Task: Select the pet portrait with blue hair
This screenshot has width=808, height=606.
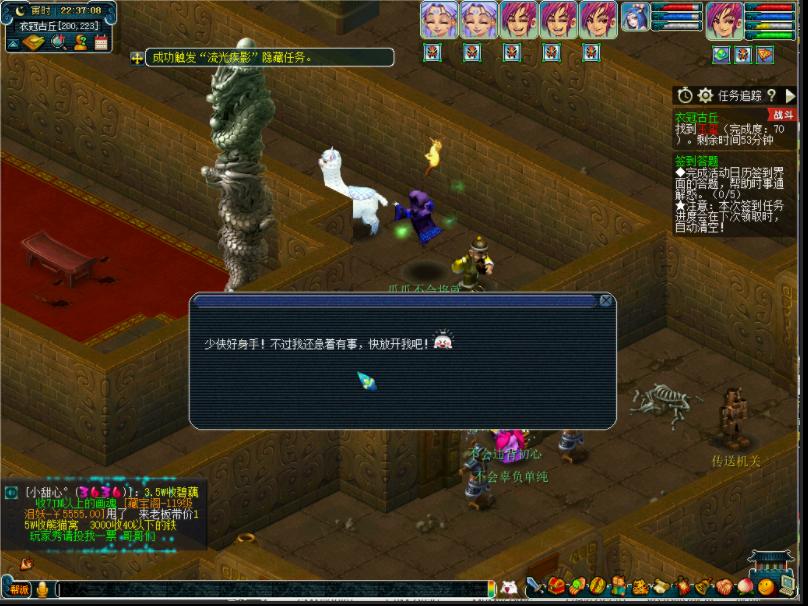Action: pos(635,17)
